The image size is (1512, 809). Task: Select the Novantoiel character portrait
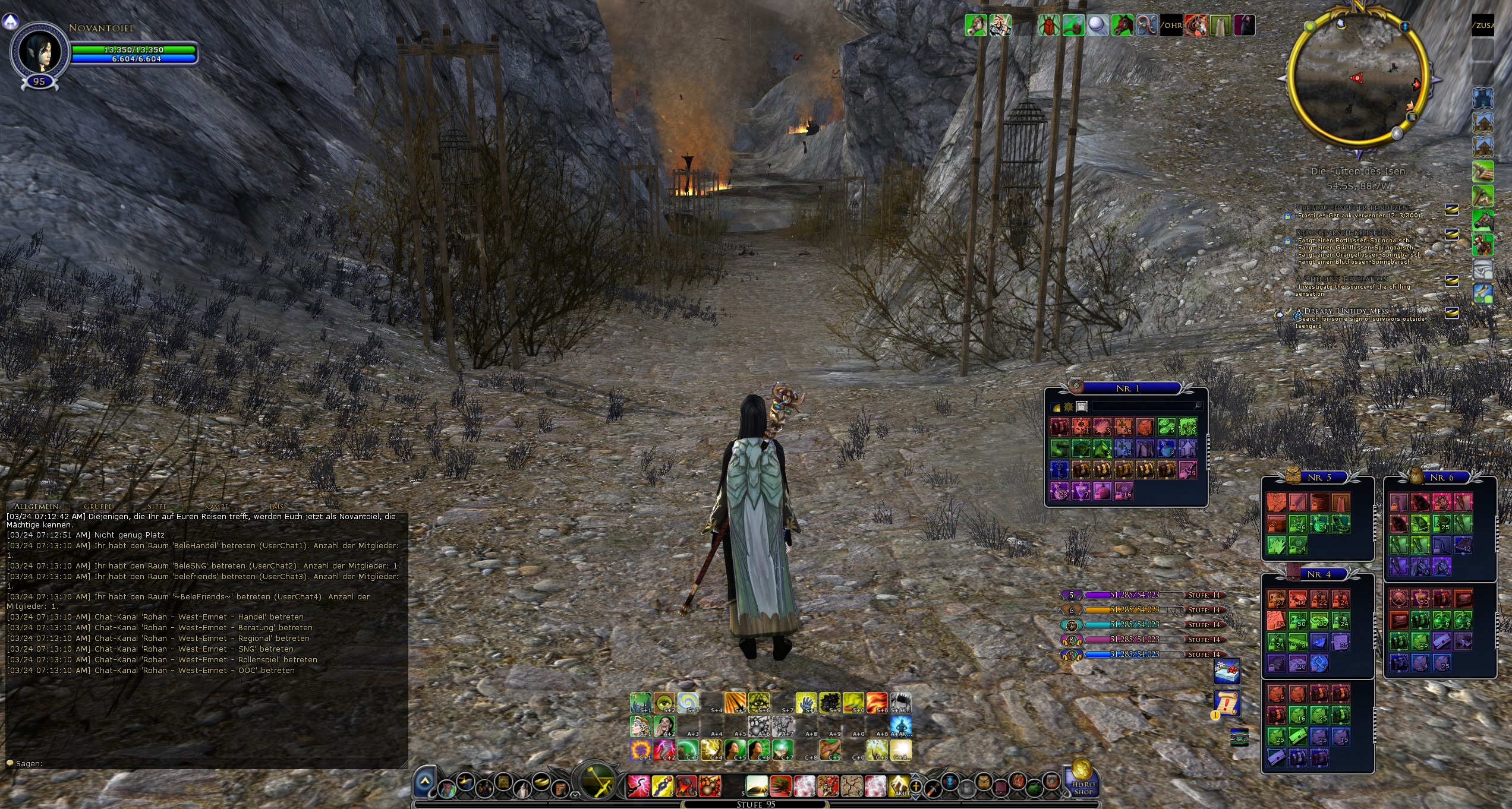click(39, 52)
